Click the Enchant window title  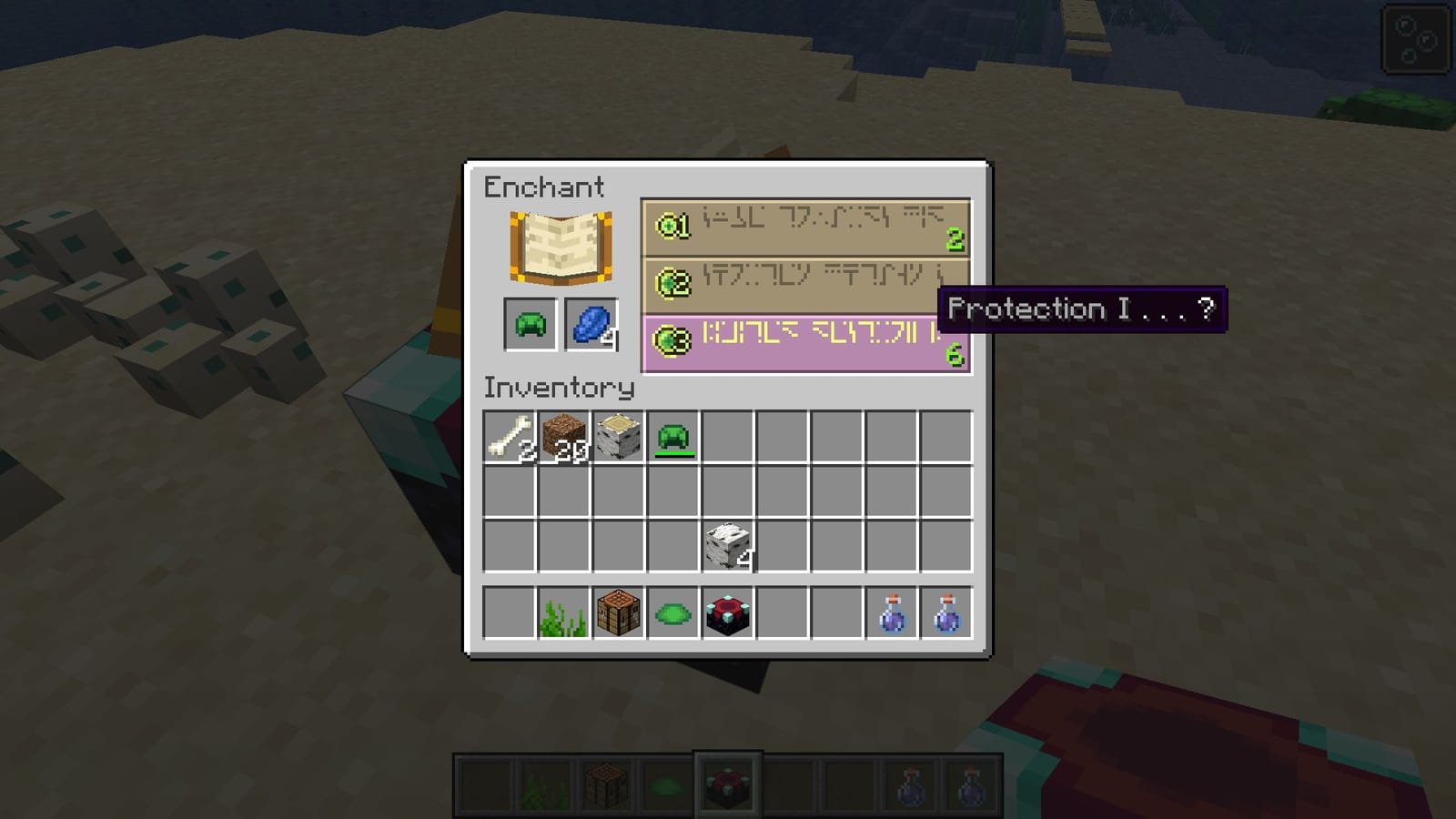click(x=543, y=188)
